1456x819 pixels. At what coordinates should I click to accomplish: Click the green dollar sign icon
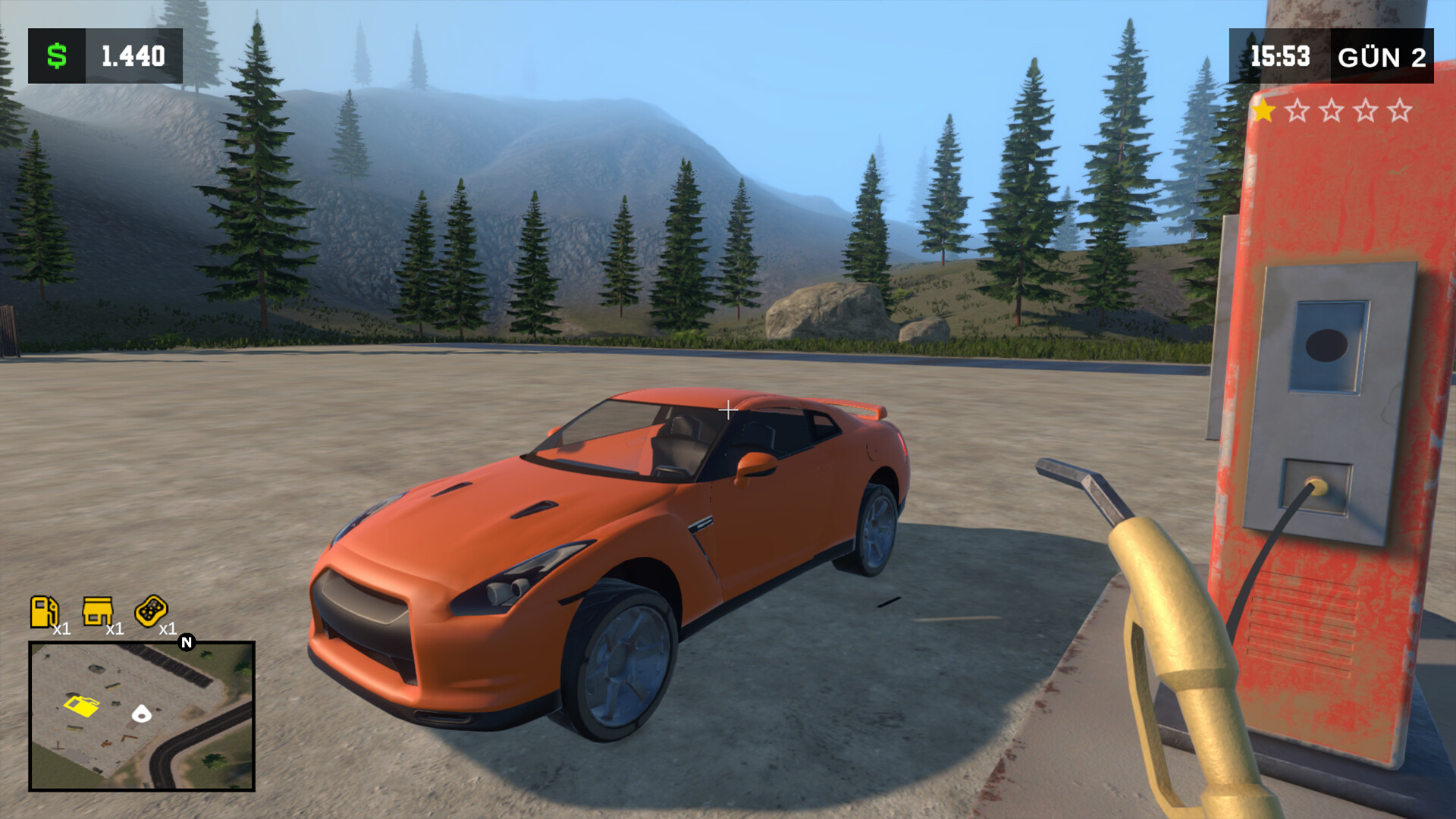pos(56,54)
